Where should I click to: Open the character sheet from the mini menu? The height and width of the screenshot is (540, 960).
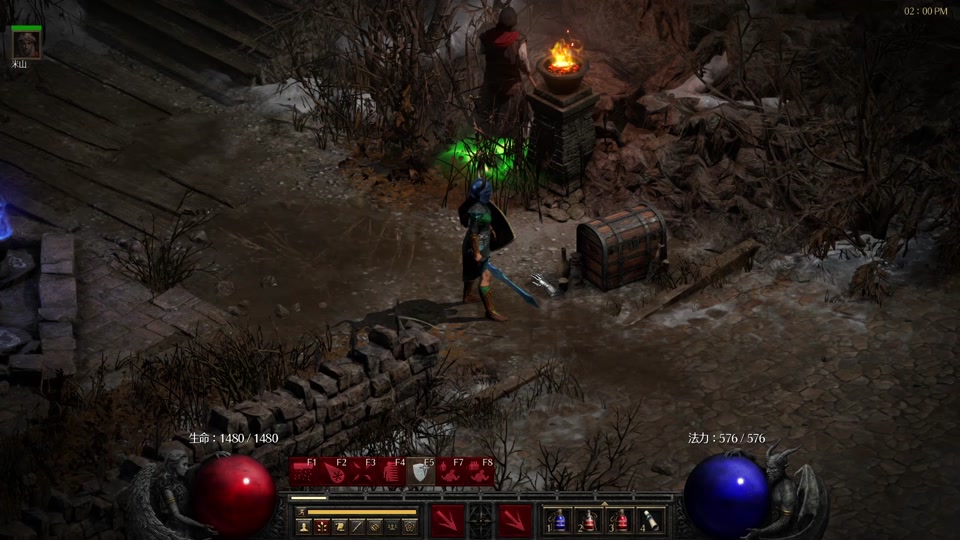[x=304, y=526]
